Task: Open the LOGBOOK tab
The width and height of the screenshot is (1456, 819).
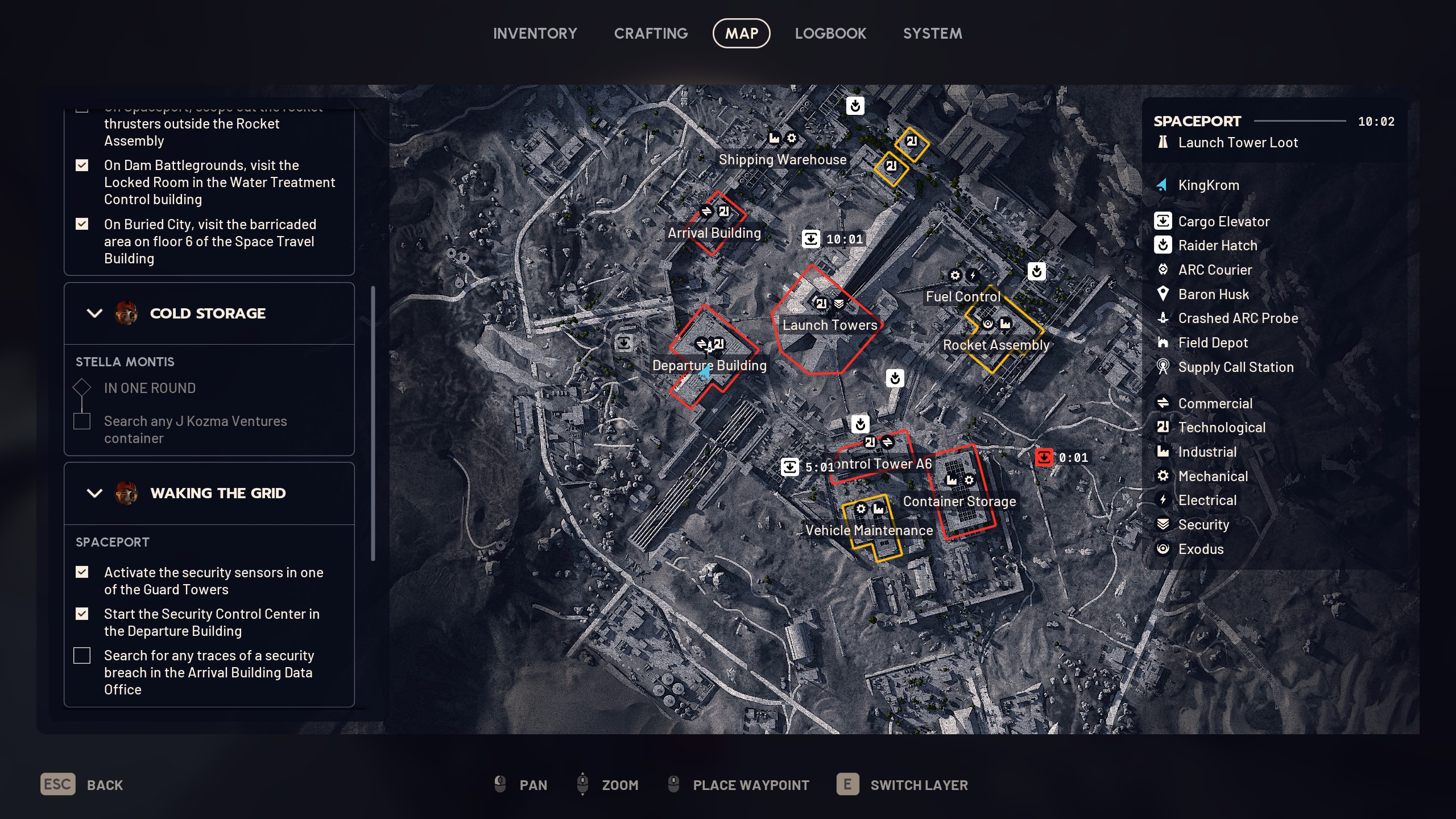Action: tap(830, 33)
